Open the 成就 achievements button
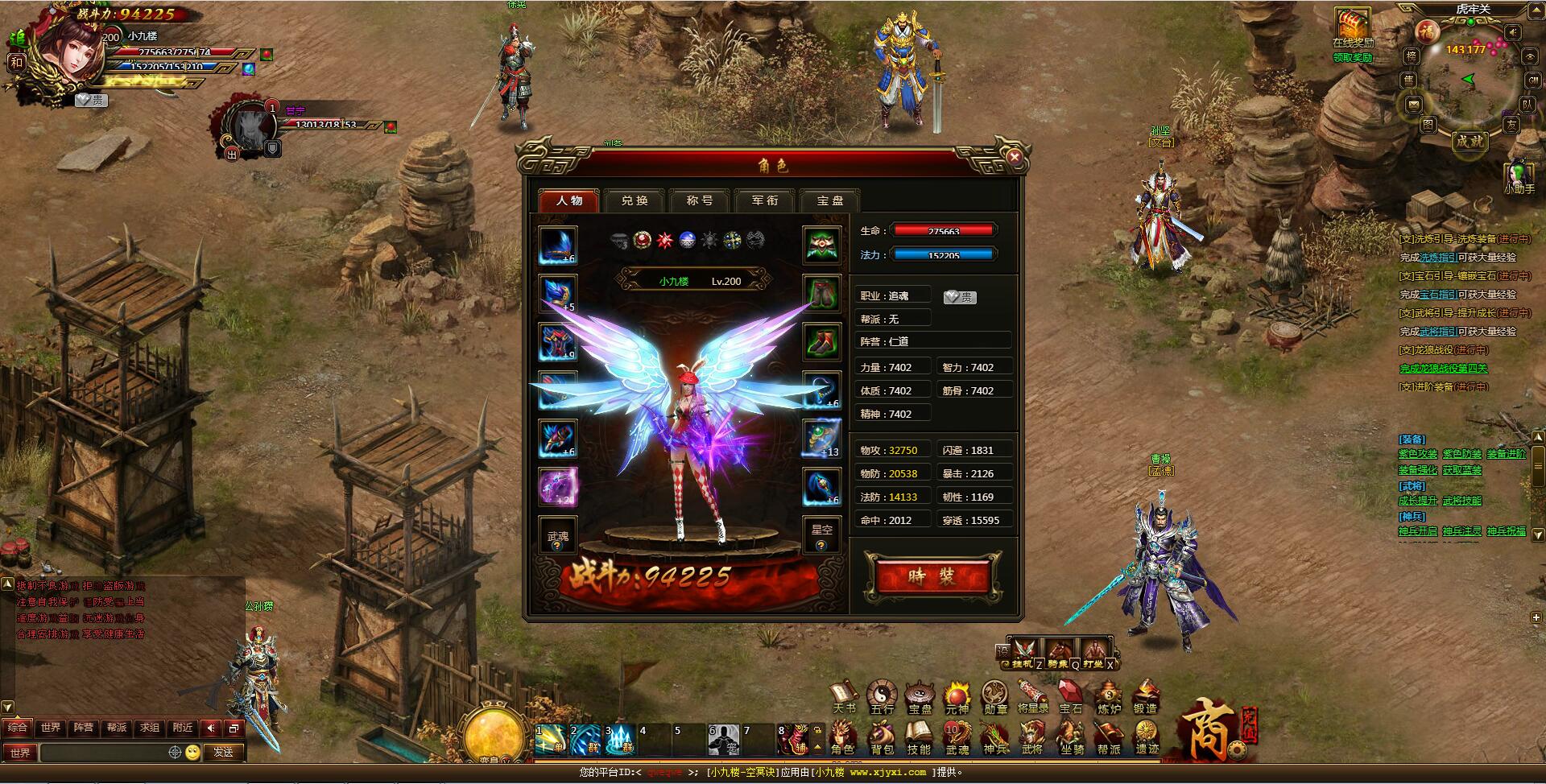Image resolution: width=1546 pixels, height=784 pixels. click(1469, 141)
